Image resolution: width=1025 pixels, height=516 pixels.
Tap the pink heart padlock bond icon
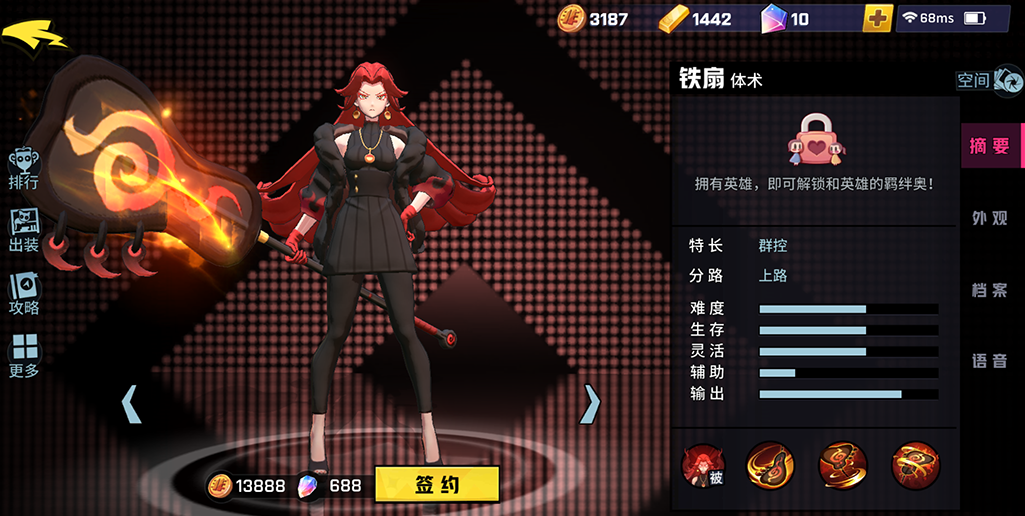(x=814, y=140)
